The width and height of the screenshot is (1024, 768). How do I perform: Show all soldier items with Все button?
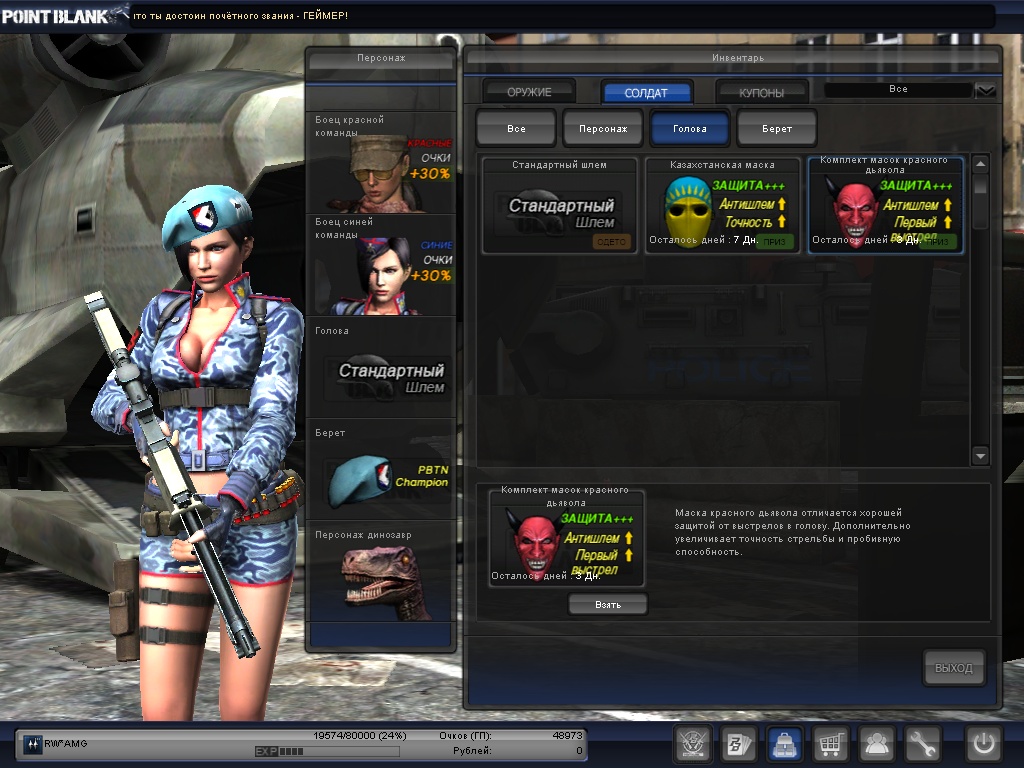pos(516,129)
